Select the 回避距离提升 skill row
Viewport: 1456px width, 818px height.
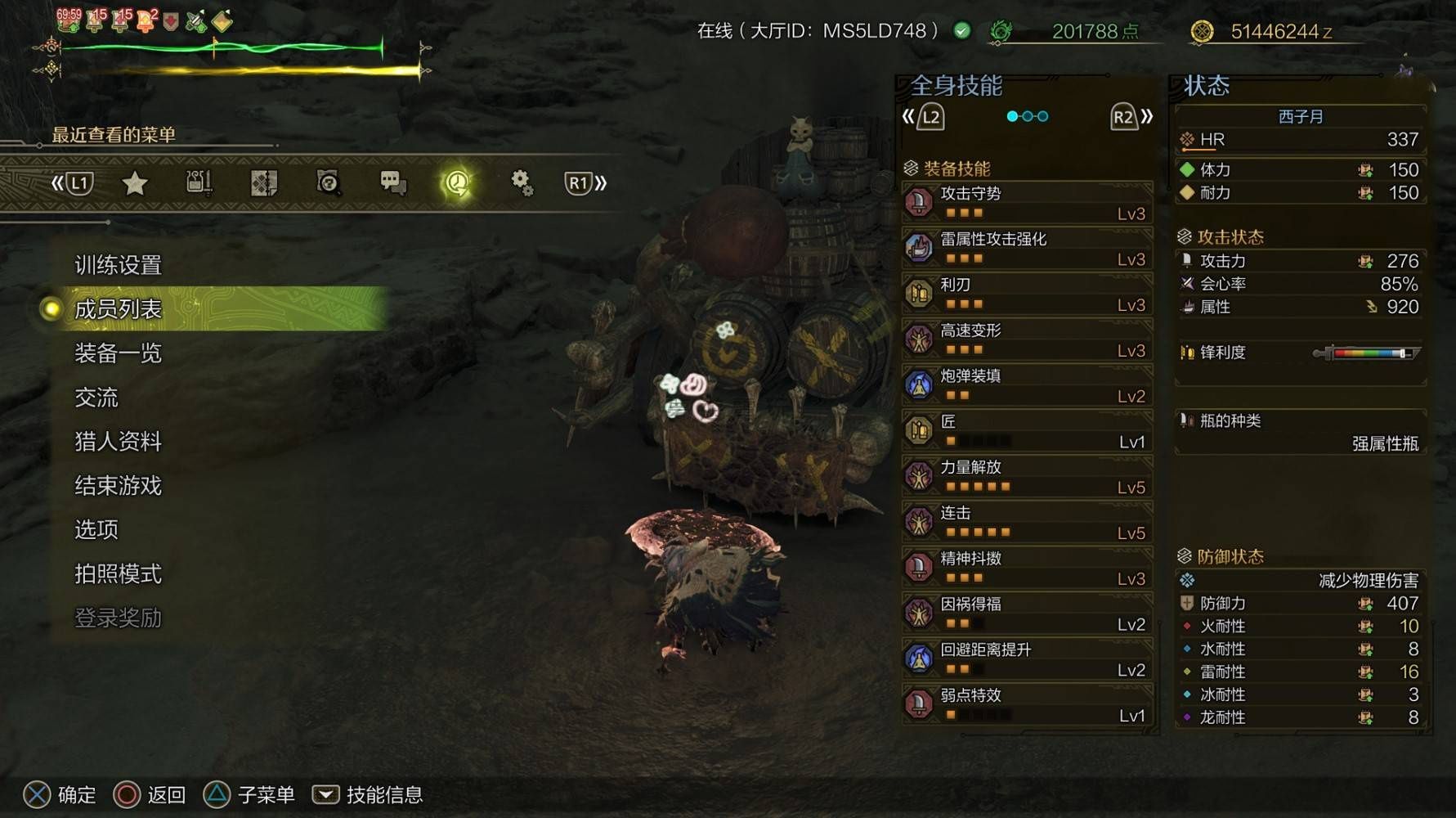point(1028,658)
